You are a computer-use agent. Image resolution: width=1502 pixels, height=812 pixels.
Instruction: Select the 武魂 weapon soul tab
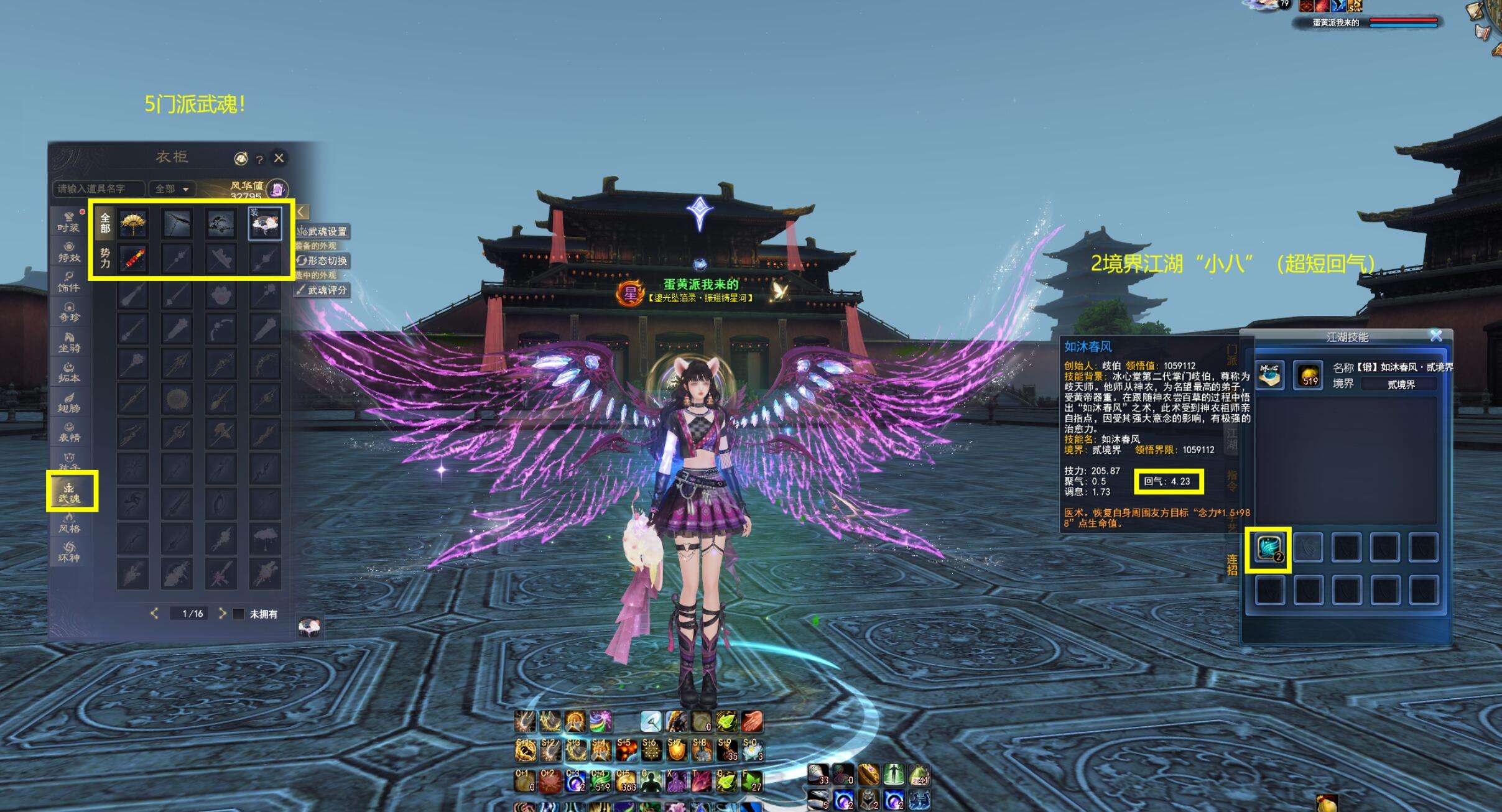tap(70, 491)
